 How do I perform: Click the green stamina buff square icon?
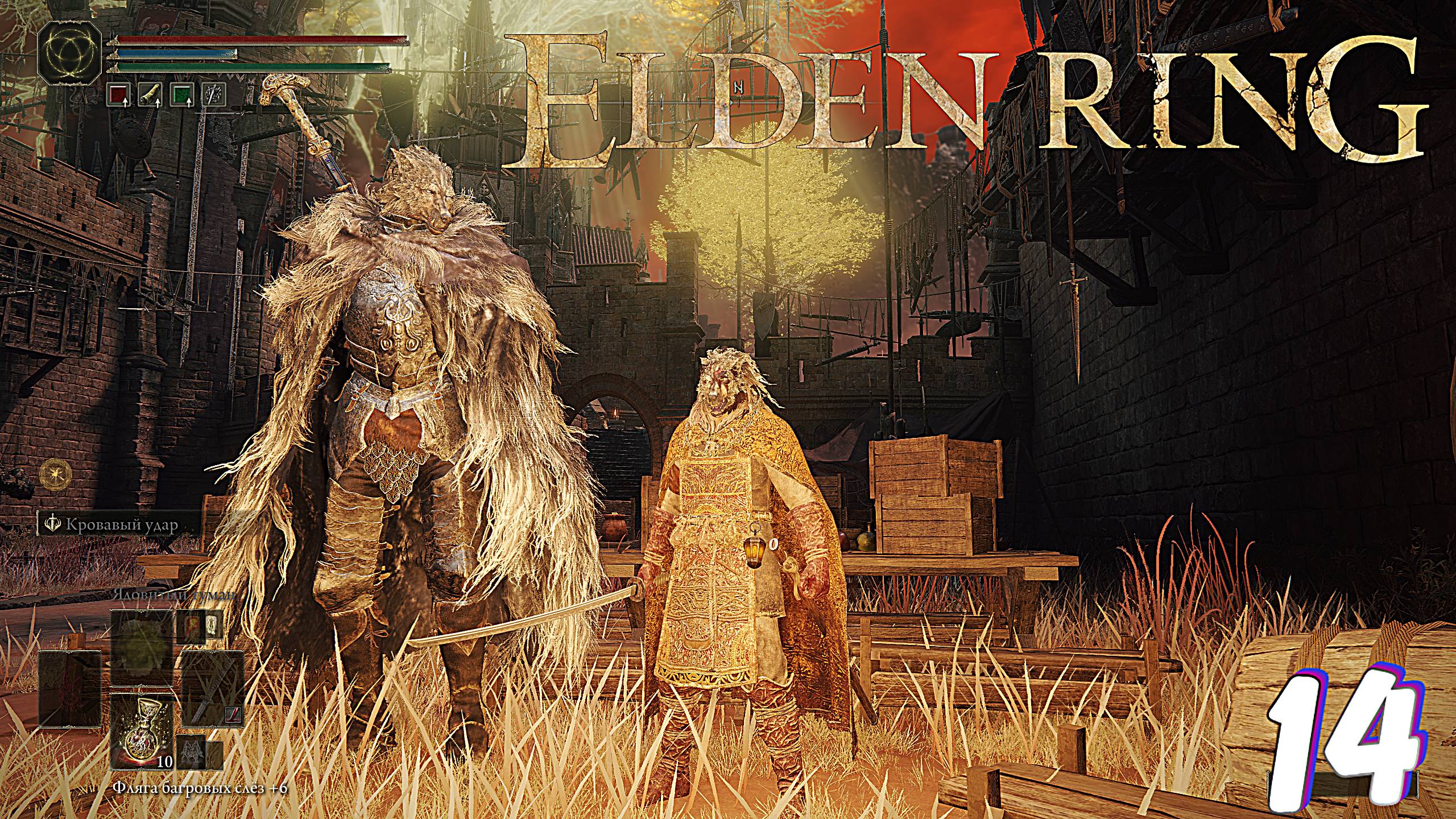click(181, 95)
